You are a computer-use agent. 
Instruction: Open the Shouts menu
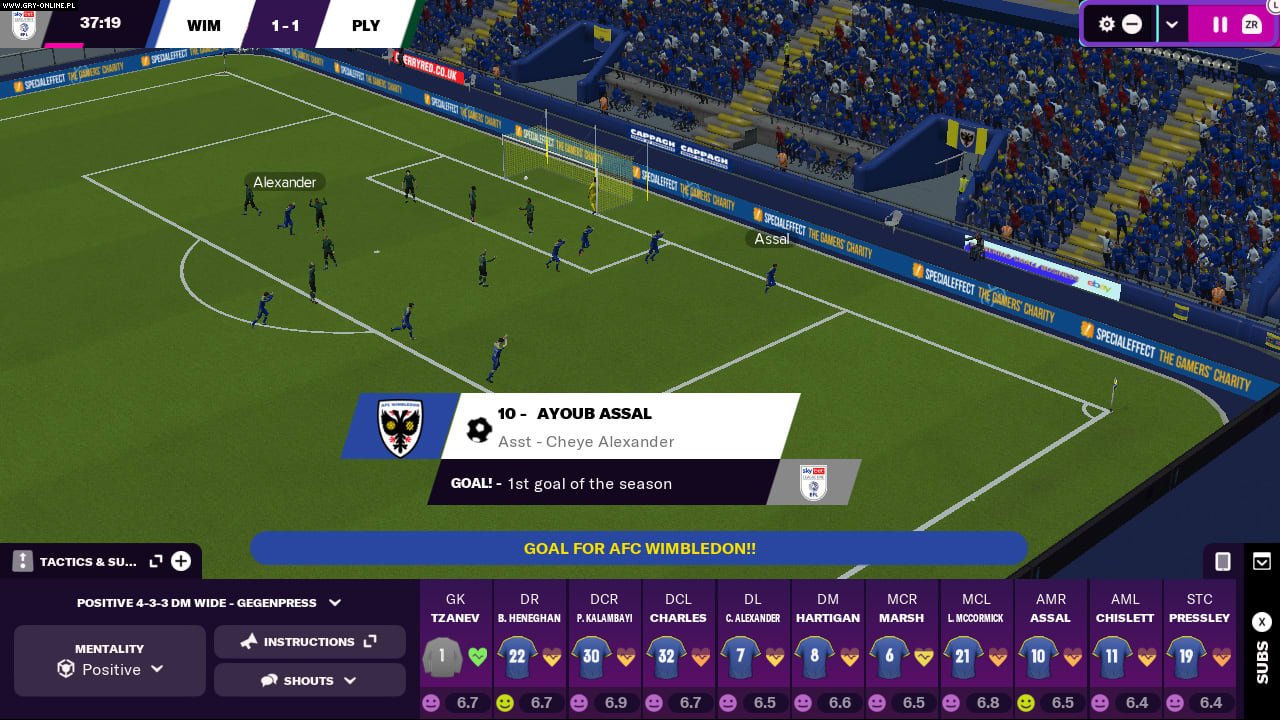(310, 681)
